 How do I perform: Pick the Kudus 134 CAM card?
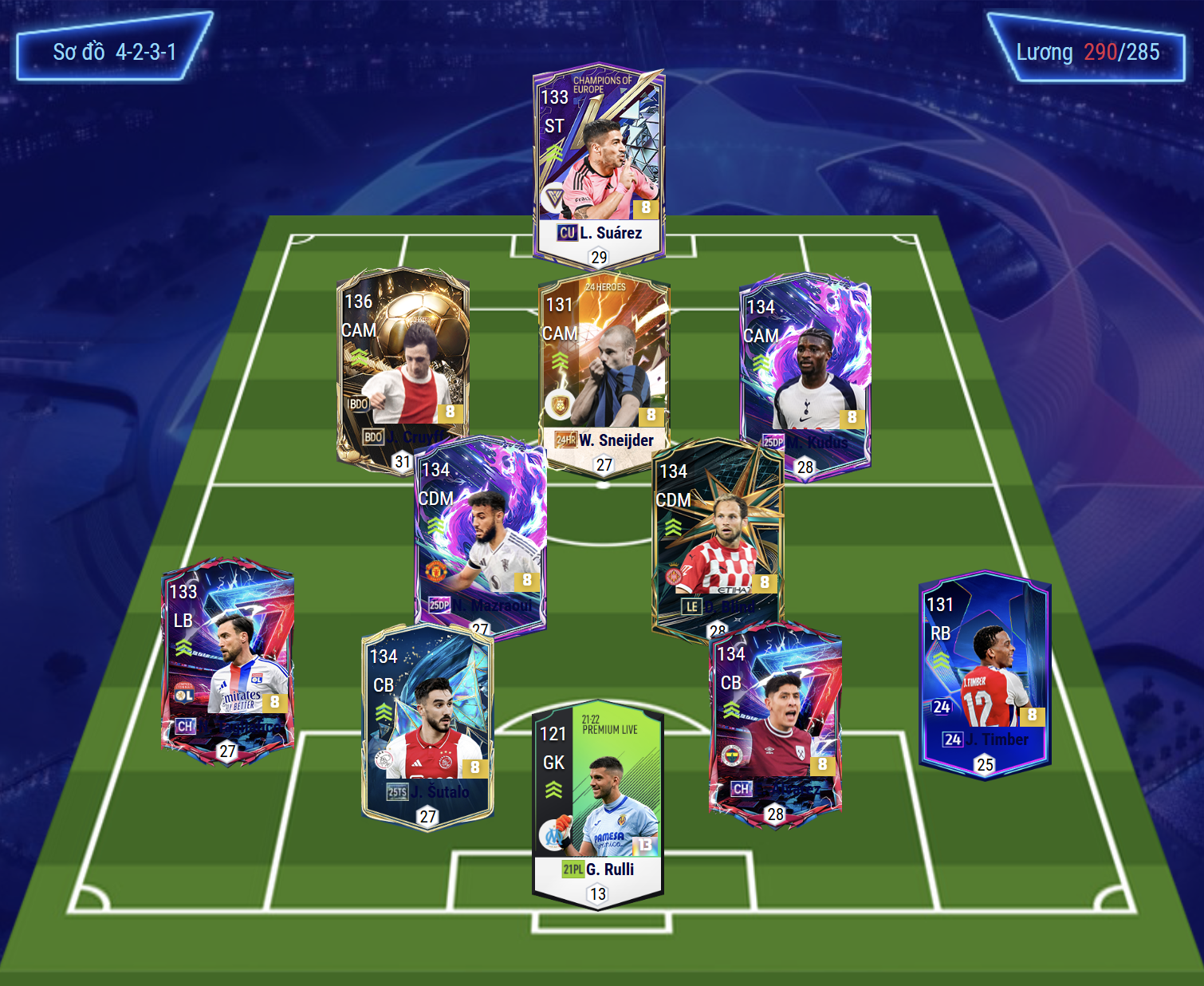(x=805, y=367)
